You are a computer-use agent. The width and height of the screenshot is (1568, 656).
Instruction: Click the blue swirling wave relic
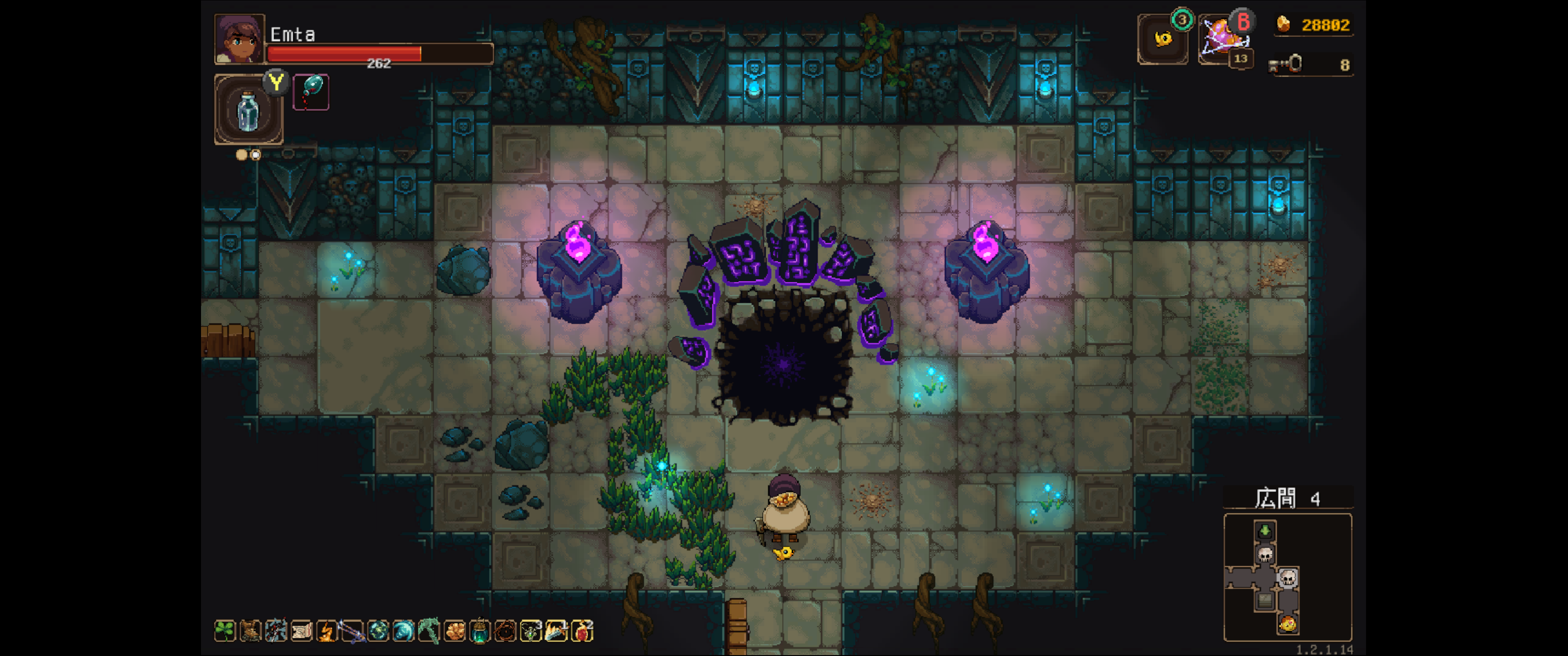[403, 631]
